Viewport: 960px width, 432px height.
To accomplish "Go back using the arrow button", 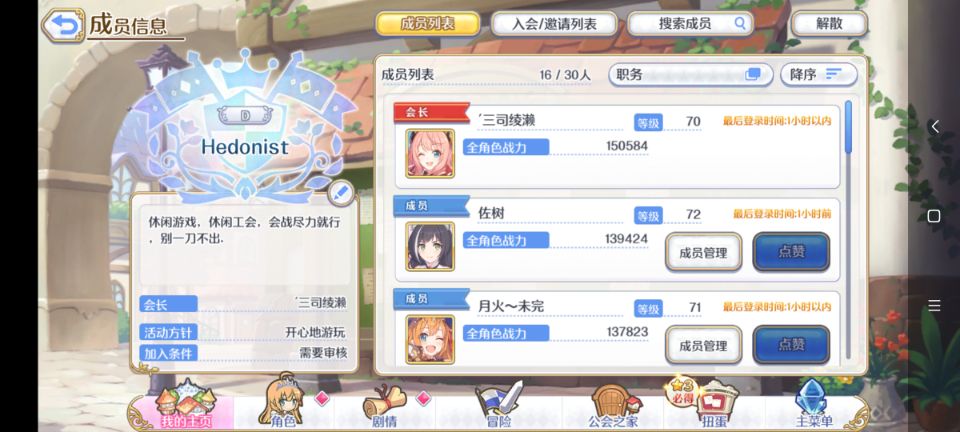I will pyautogui.click(x=64, y=25).
